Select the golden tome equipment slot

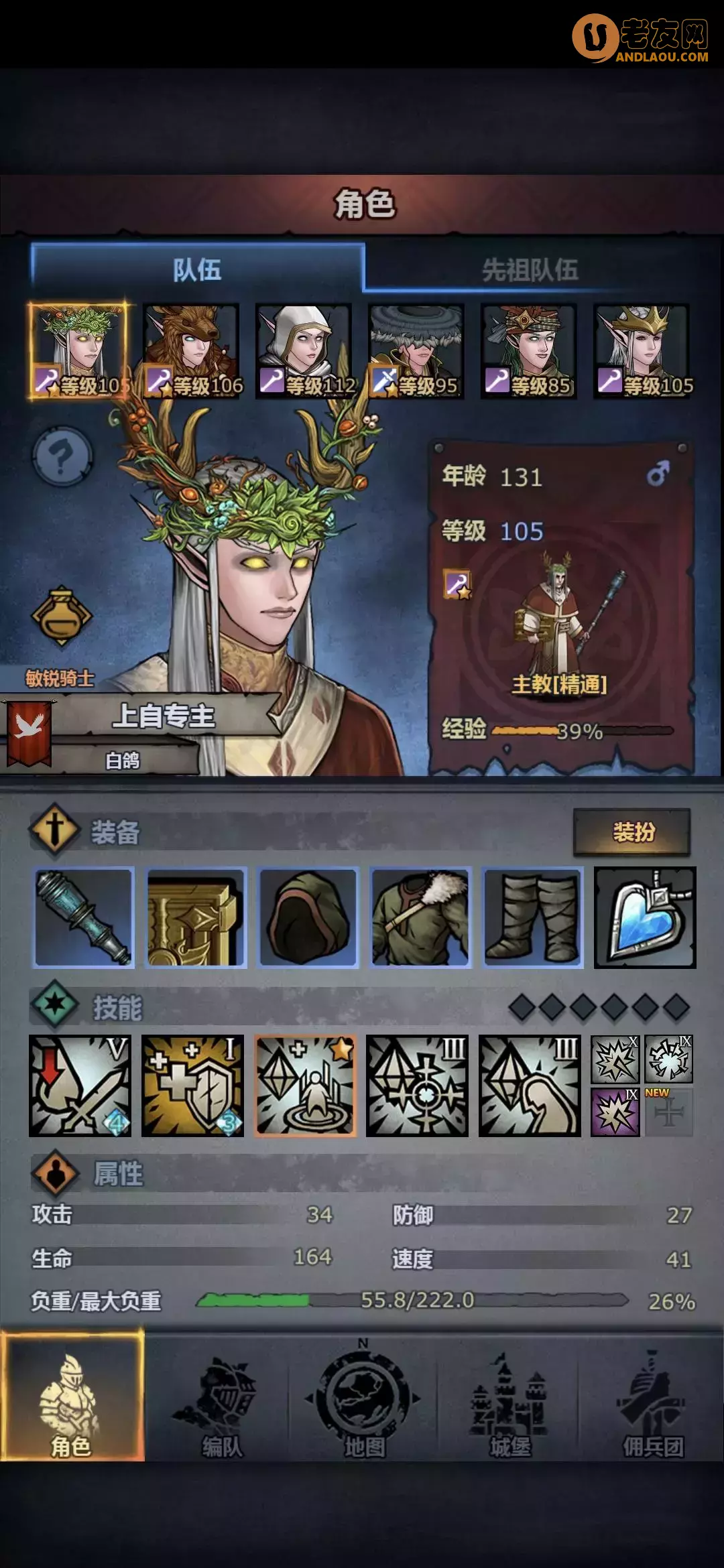pos(196,917)
